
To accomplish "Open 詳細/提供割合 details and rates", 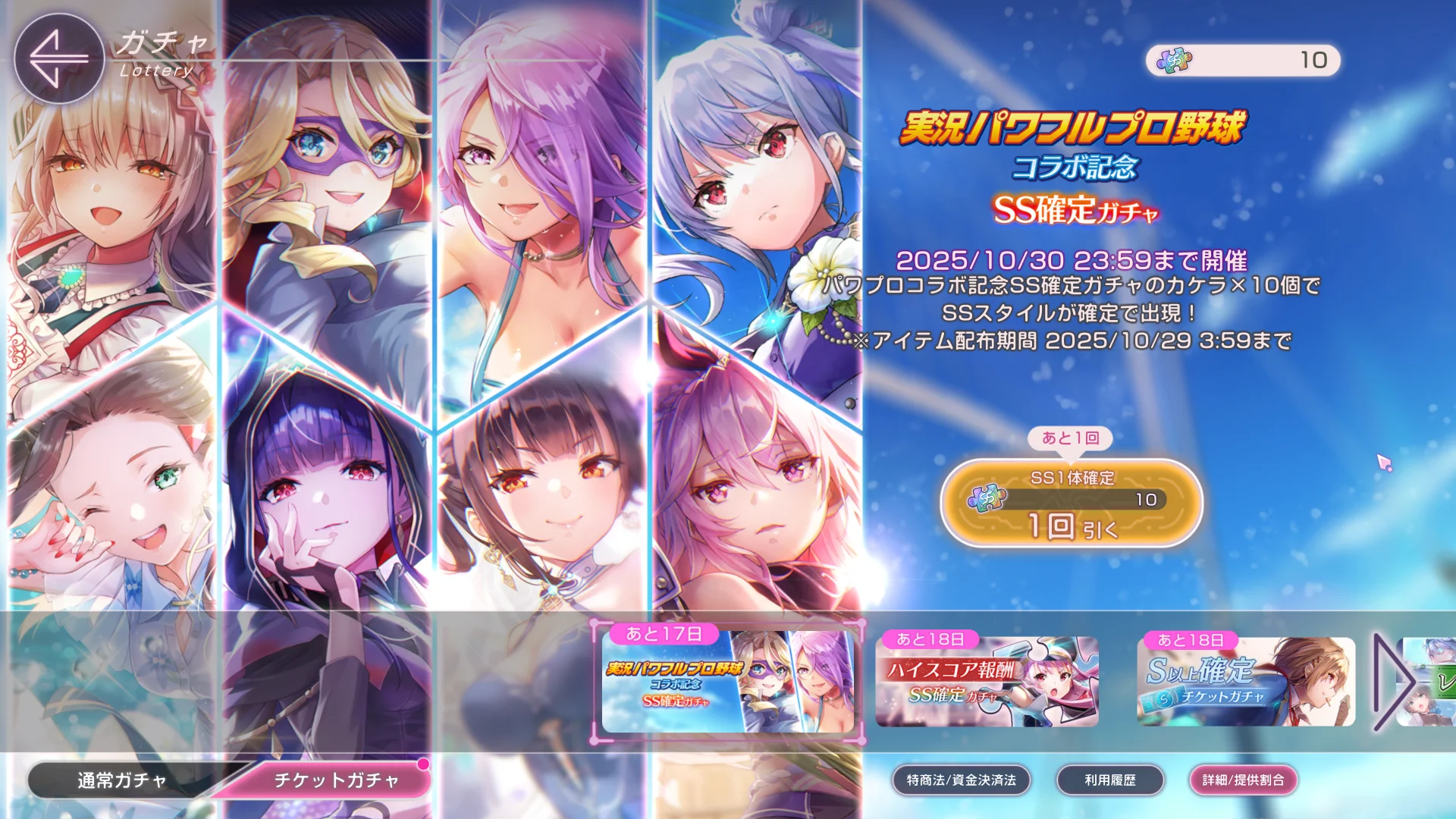I will (x=1243, y=780).
